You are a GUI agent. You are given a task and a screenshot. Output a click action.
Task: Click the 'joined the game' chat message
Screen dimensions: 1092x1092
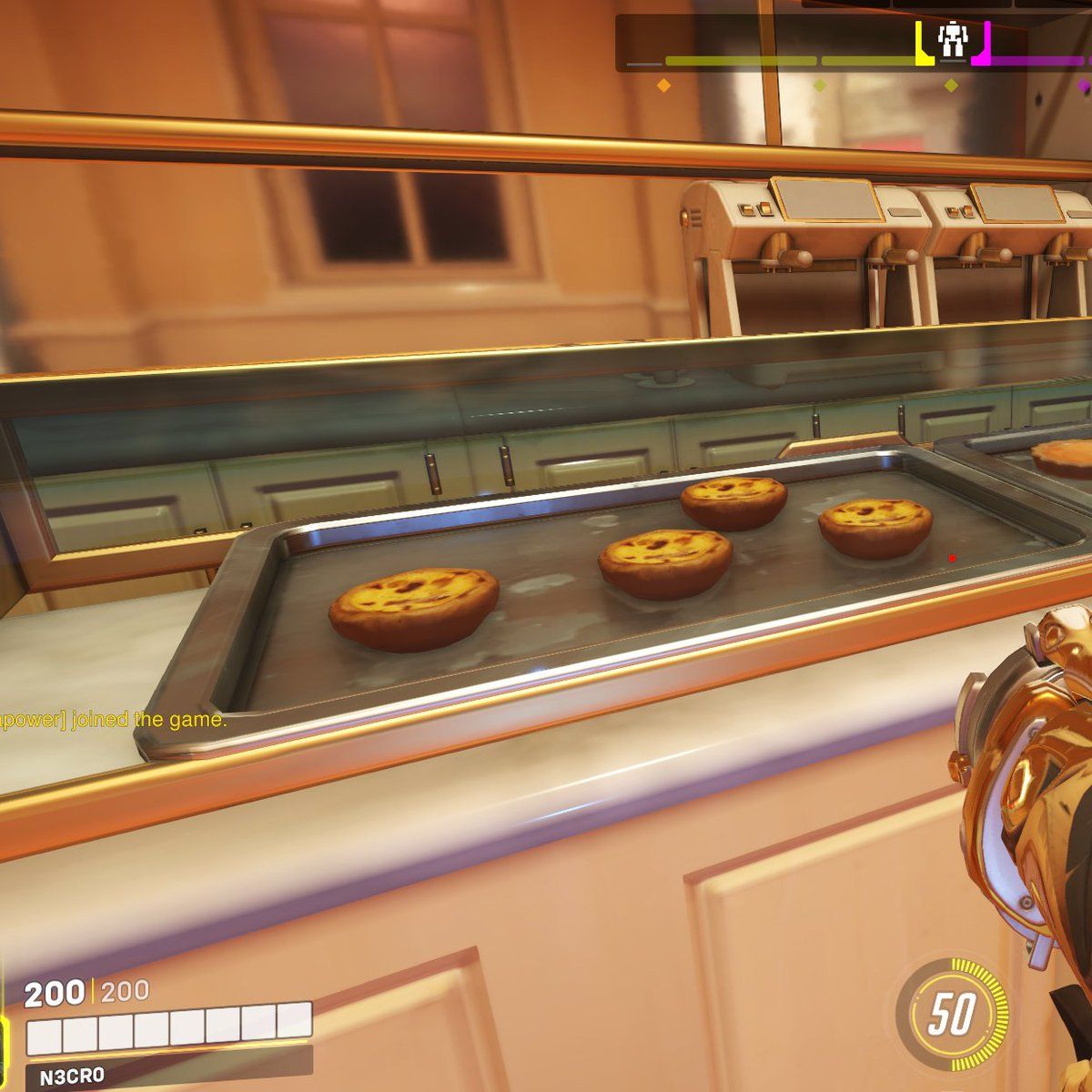pos(113,720)
